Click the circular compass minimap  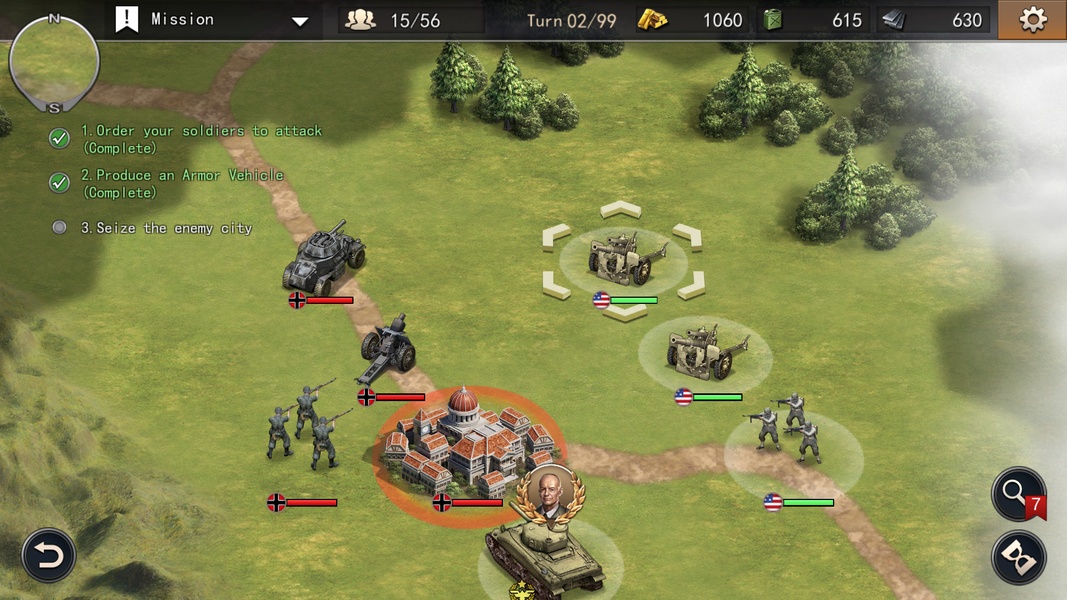click(x=54, y=62)
